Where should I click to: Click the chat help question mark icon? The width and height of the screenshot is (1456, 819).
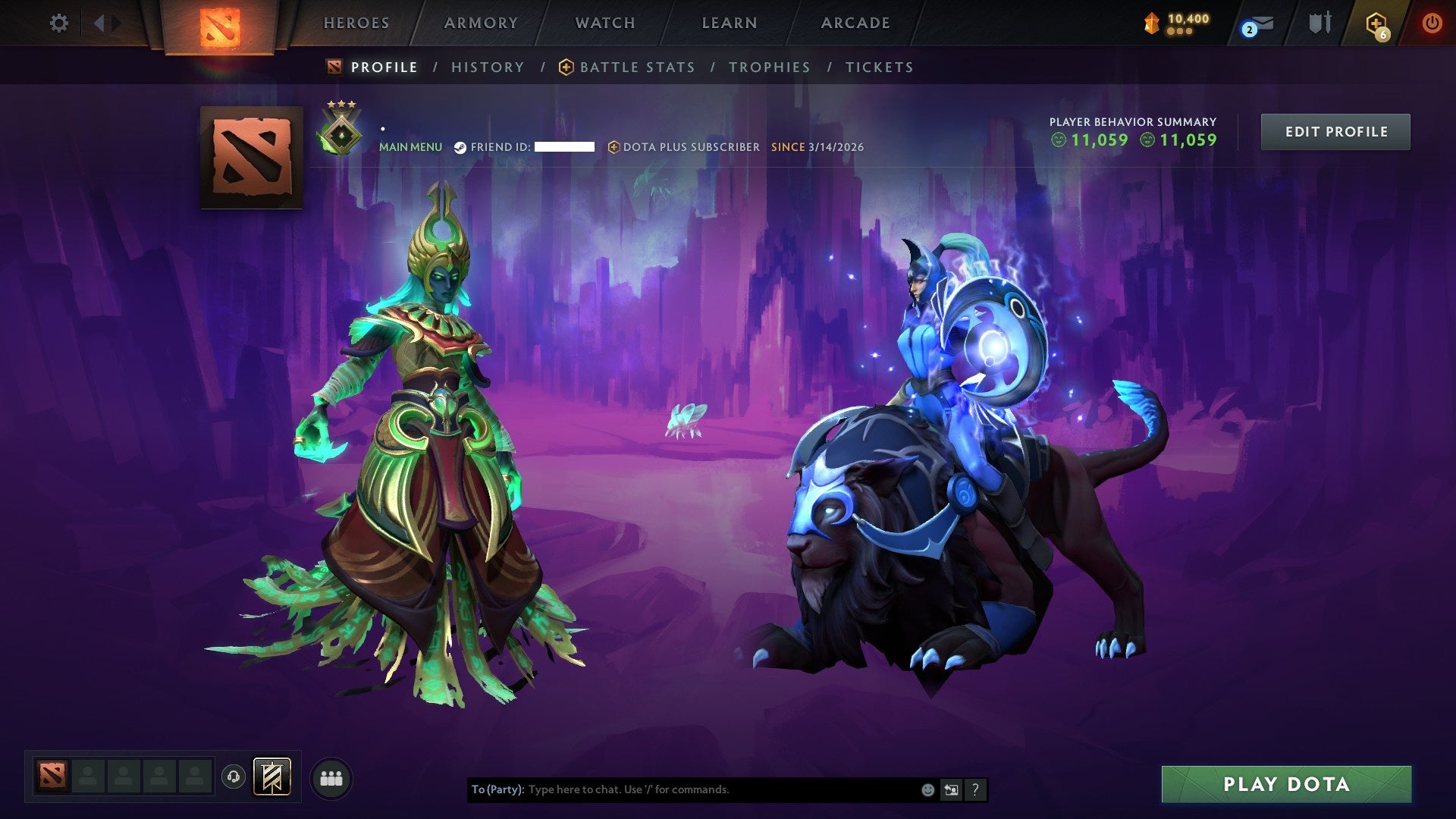coord(975,789)
